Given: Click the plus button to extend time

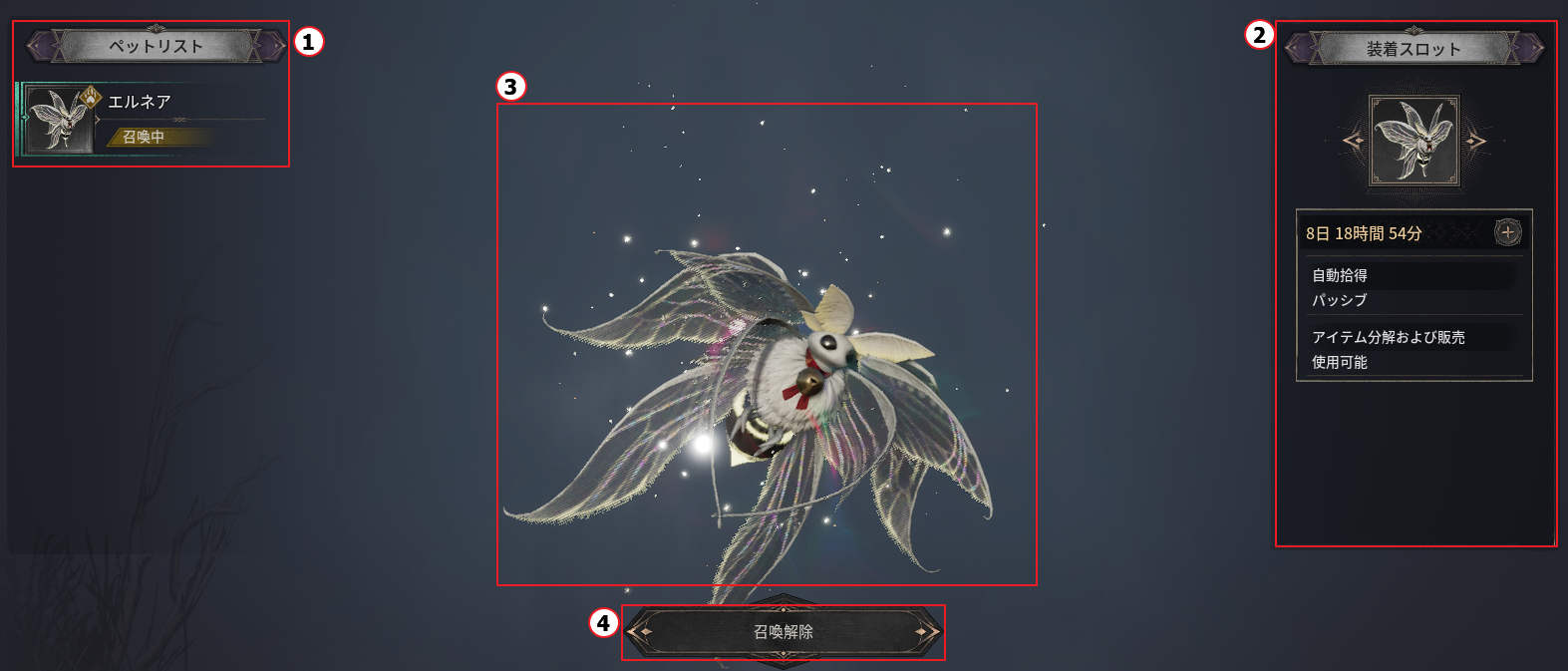Looking at the screenshot, I should tap(1507, 232).
